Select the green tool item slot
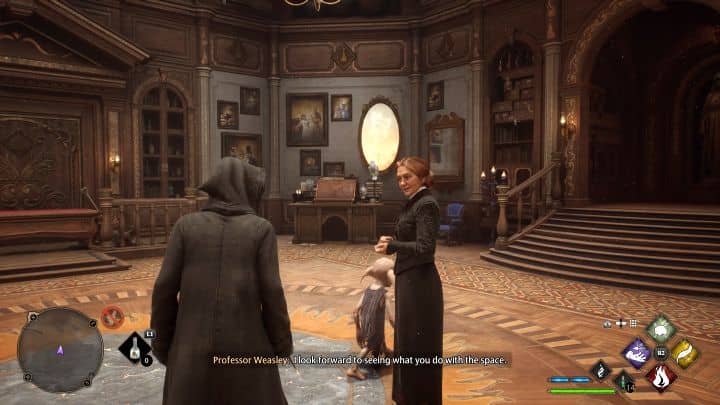 click(623, 380)
